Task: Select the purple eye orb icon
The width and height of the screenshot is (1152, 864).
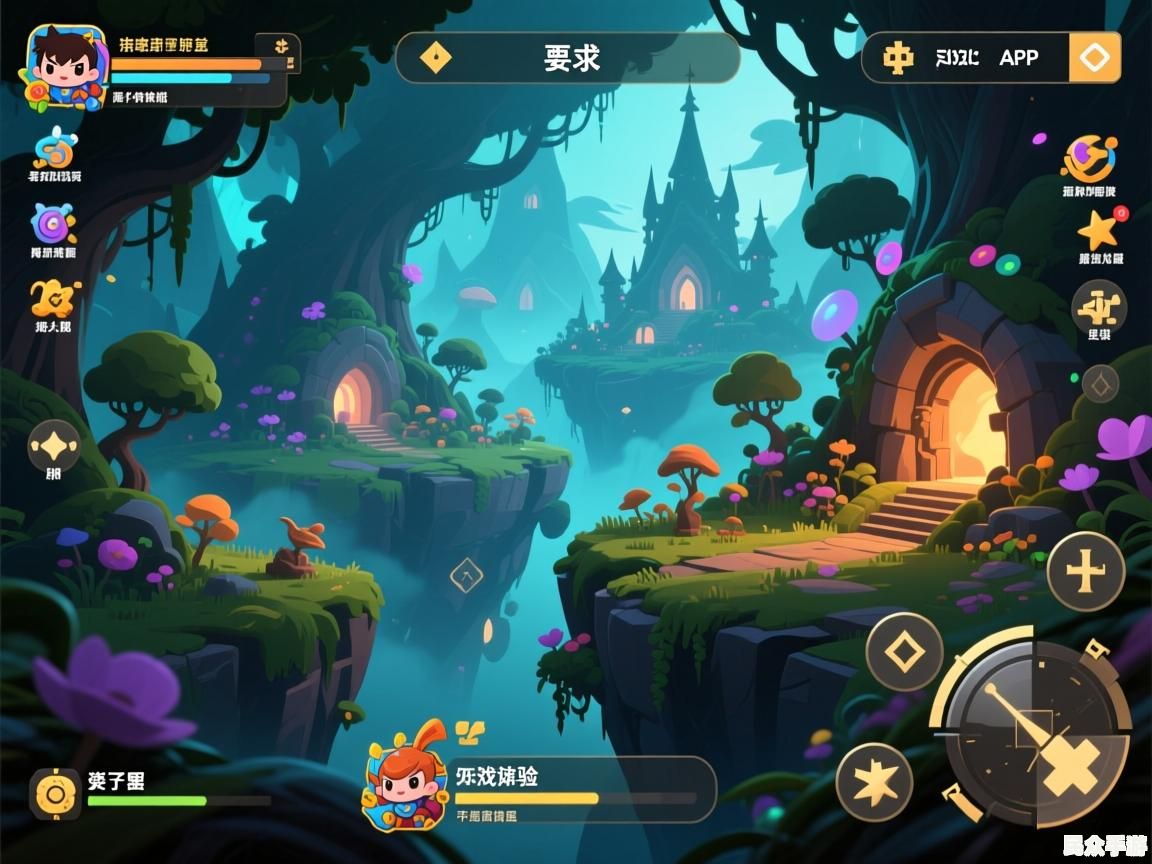Action: click(x=53, y=224)
